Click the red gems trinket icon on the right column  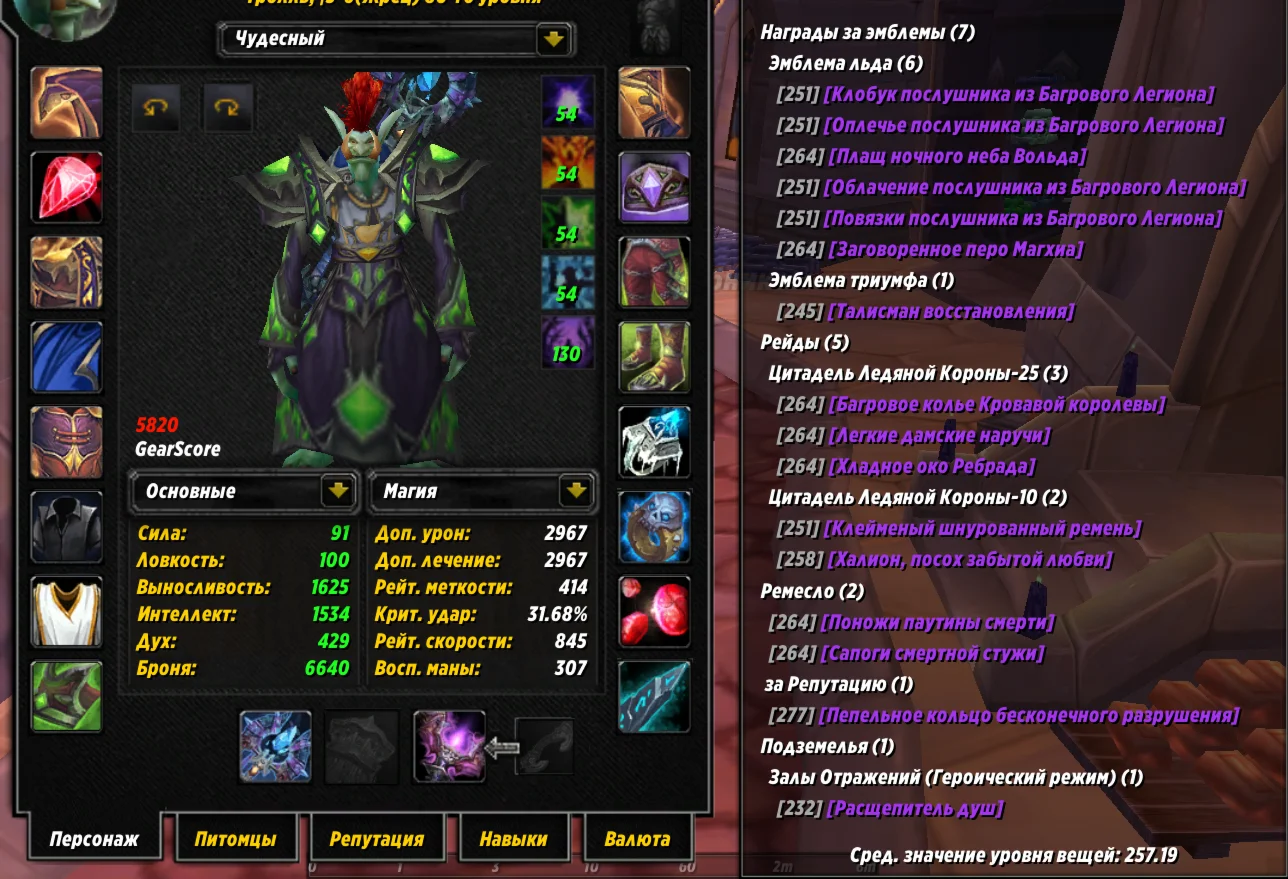pyautogui.click(x=656, y=612)
